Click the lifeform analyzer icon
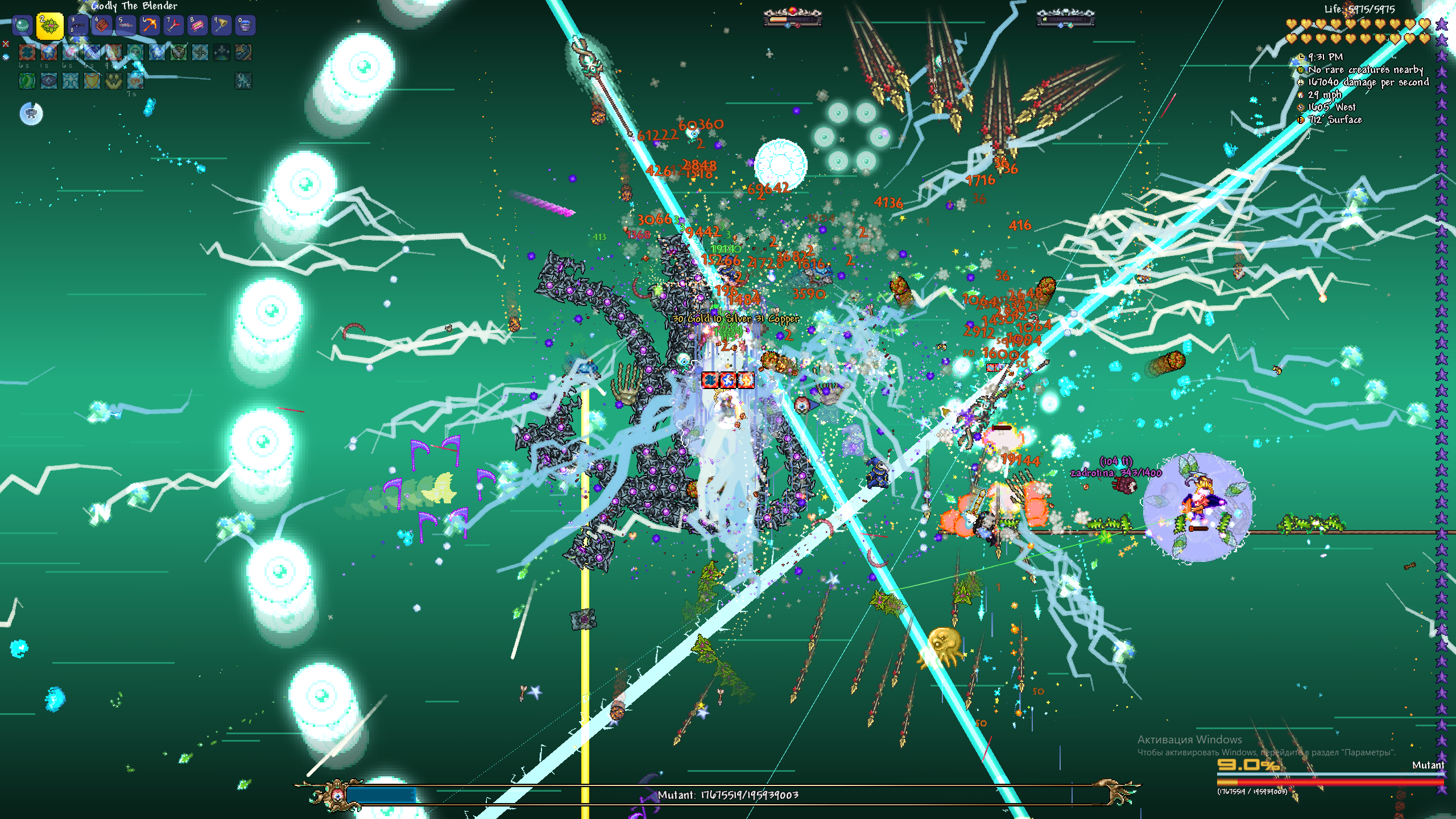 (x=1301, y=70)
